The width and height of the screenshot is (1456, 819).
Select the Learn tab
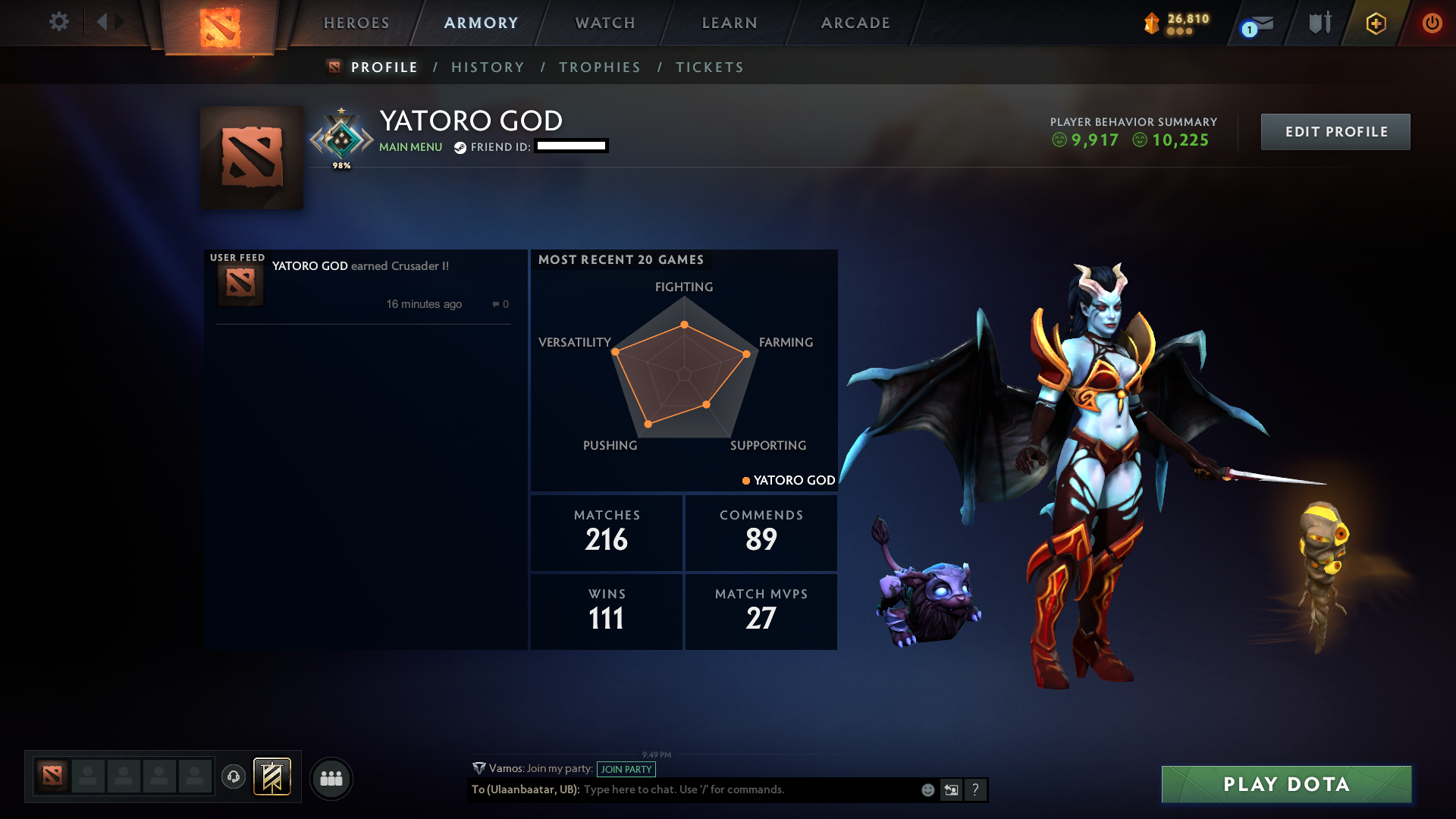coord(730,23)
